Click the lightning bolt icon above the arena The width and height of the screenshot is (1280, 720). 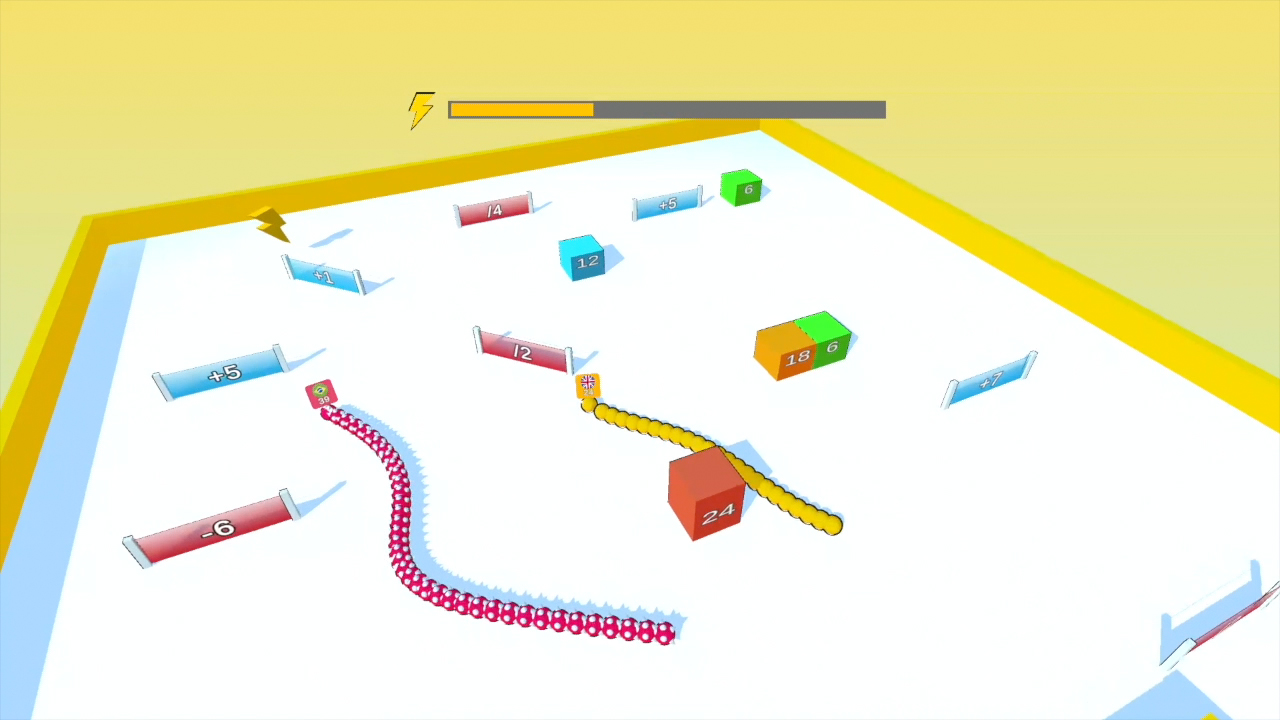click(421, 109)
